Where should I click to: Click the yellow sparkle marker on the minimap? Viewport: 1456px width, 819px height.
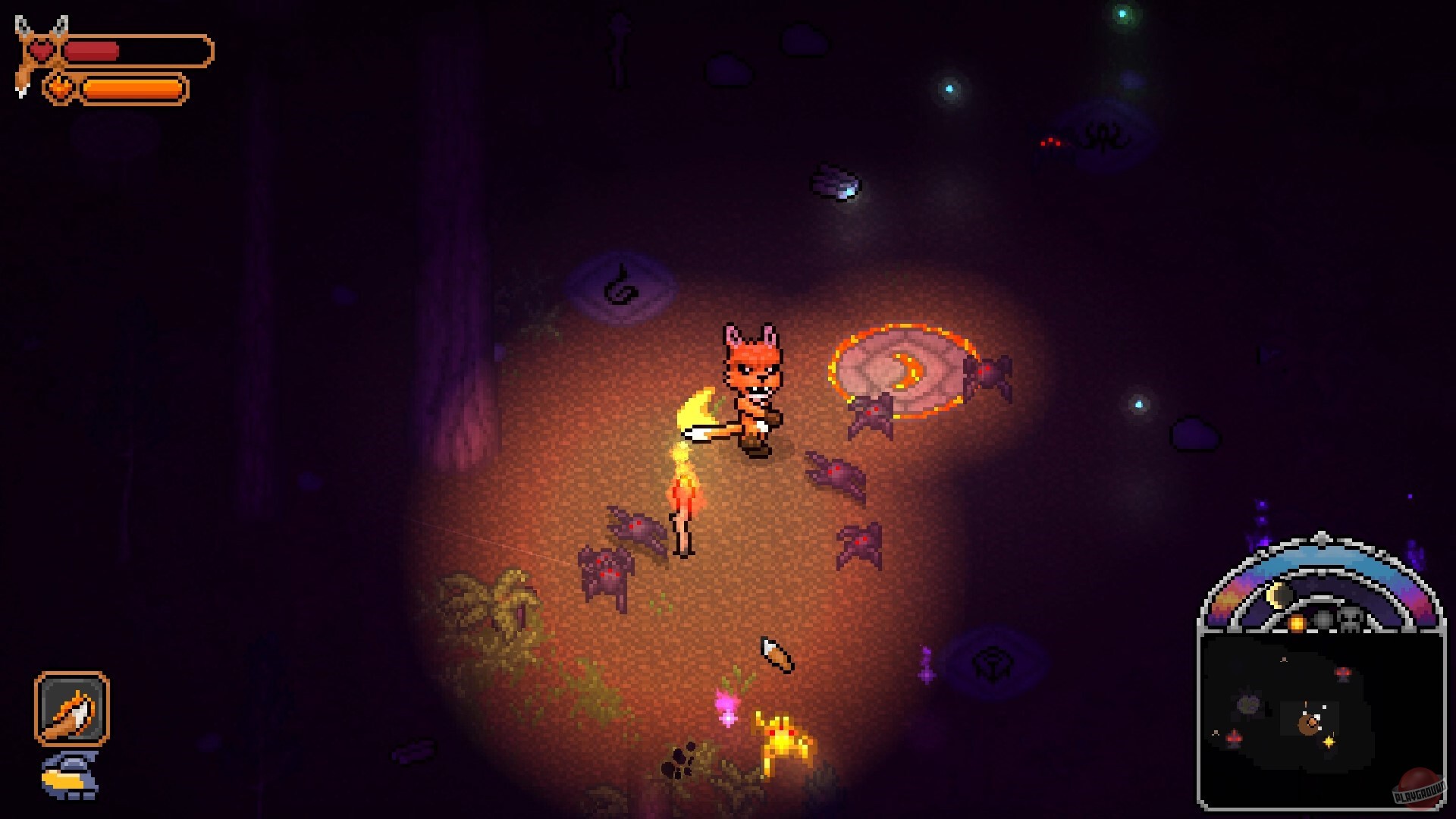tap(1328, 741)
